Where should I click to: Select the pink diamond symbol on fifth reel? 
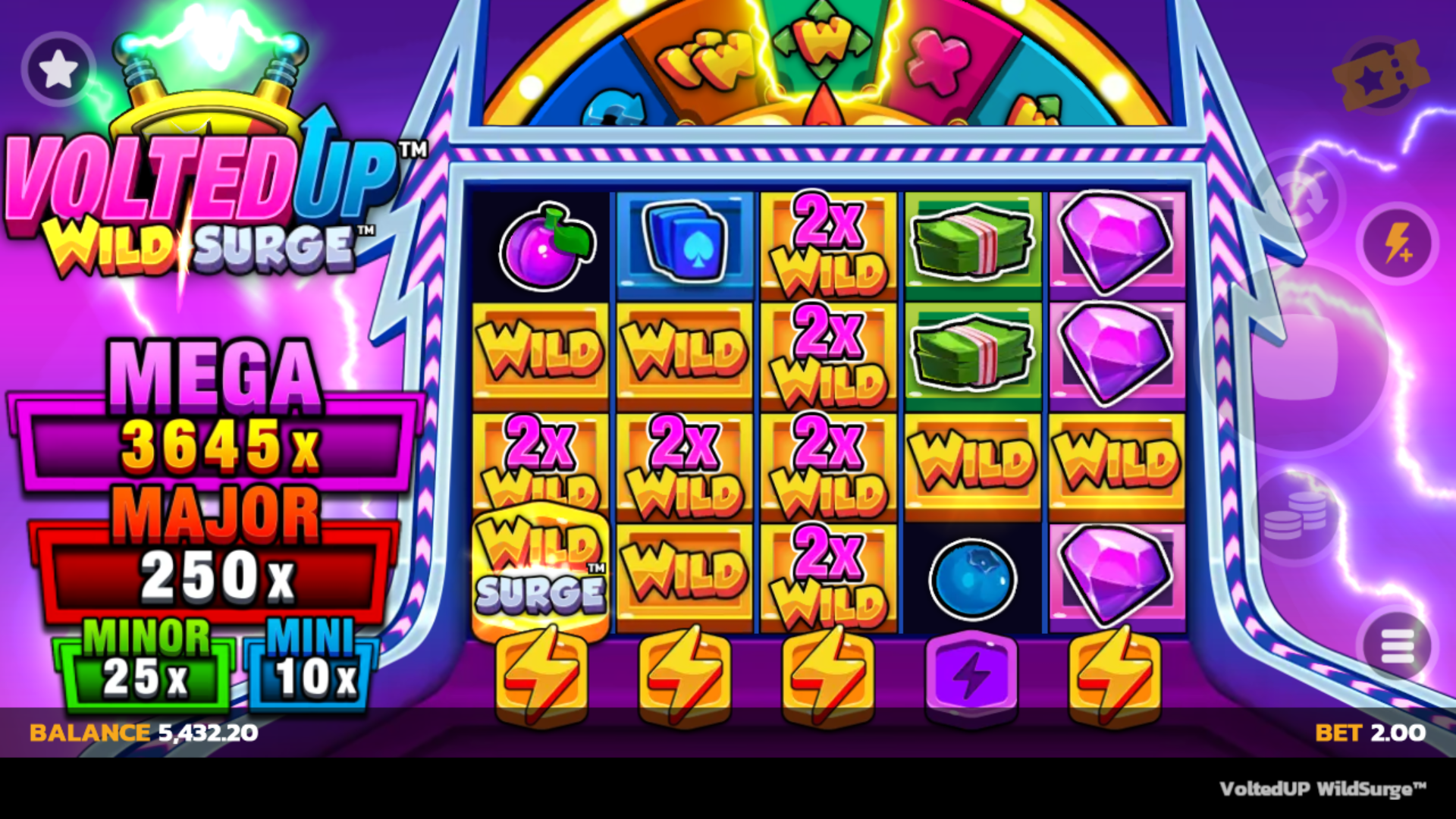pos(1115,243)
